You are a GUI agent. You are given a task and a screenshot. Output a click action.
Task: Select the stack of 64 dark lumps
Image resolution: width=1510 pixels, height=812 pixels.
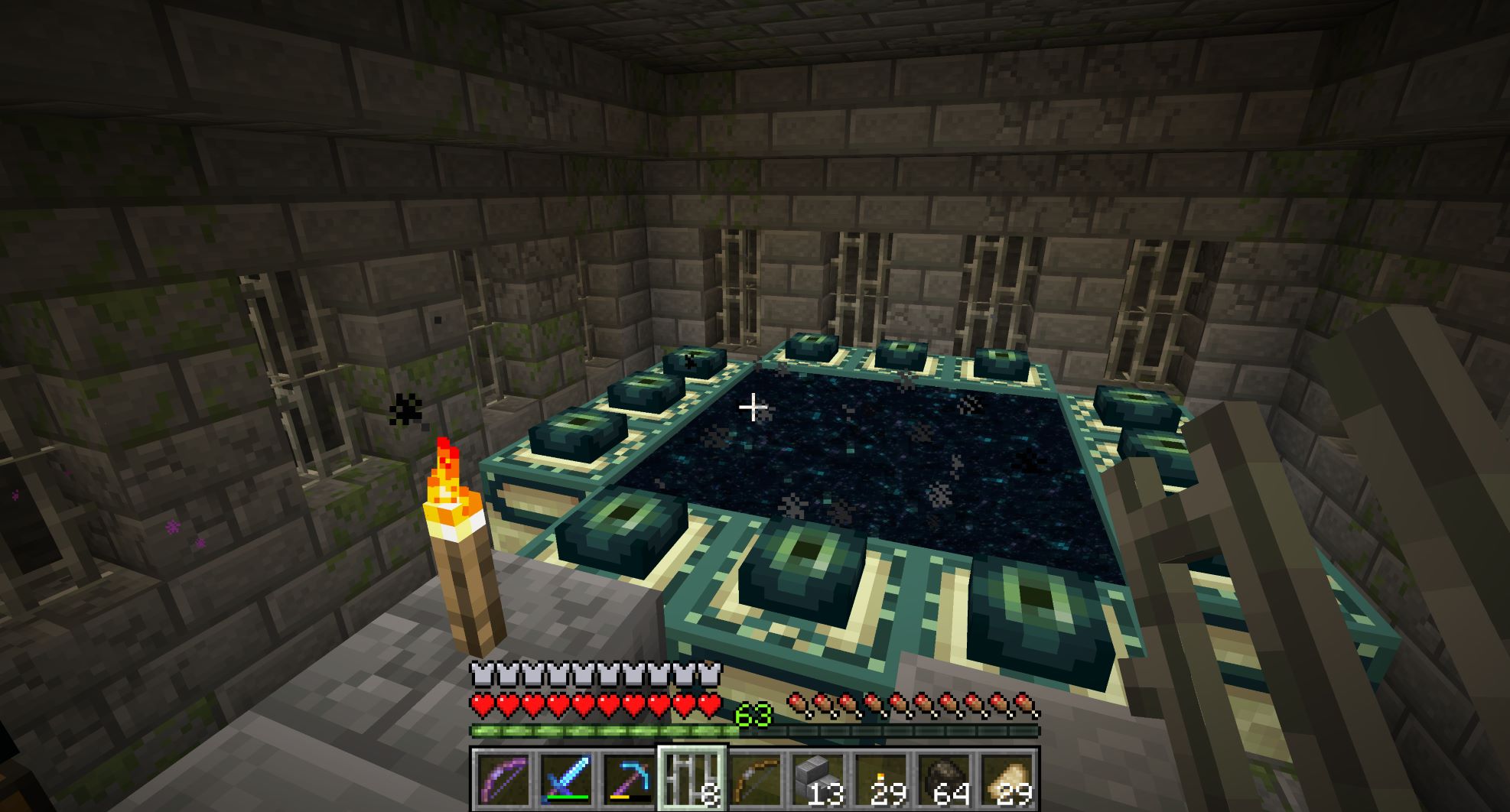click(942, 780)
